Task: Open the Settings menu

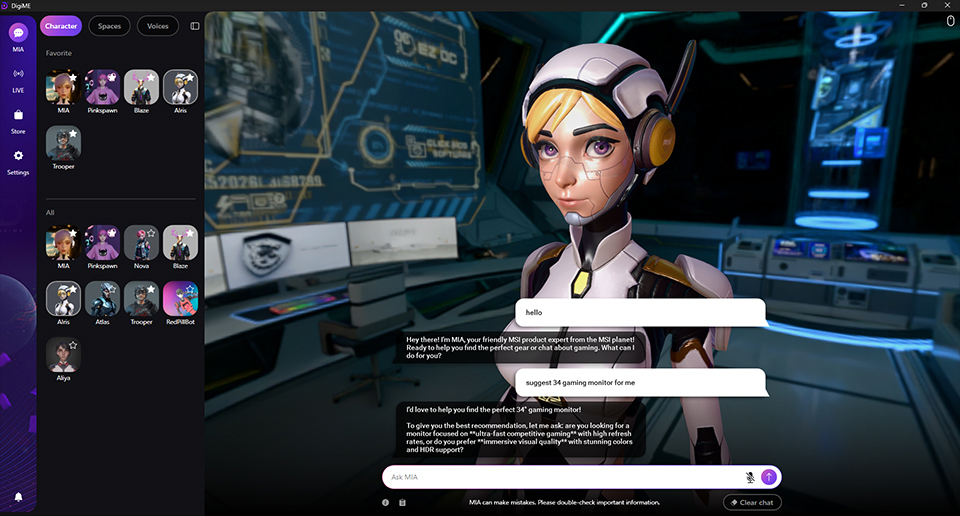Action: (18, 161)
